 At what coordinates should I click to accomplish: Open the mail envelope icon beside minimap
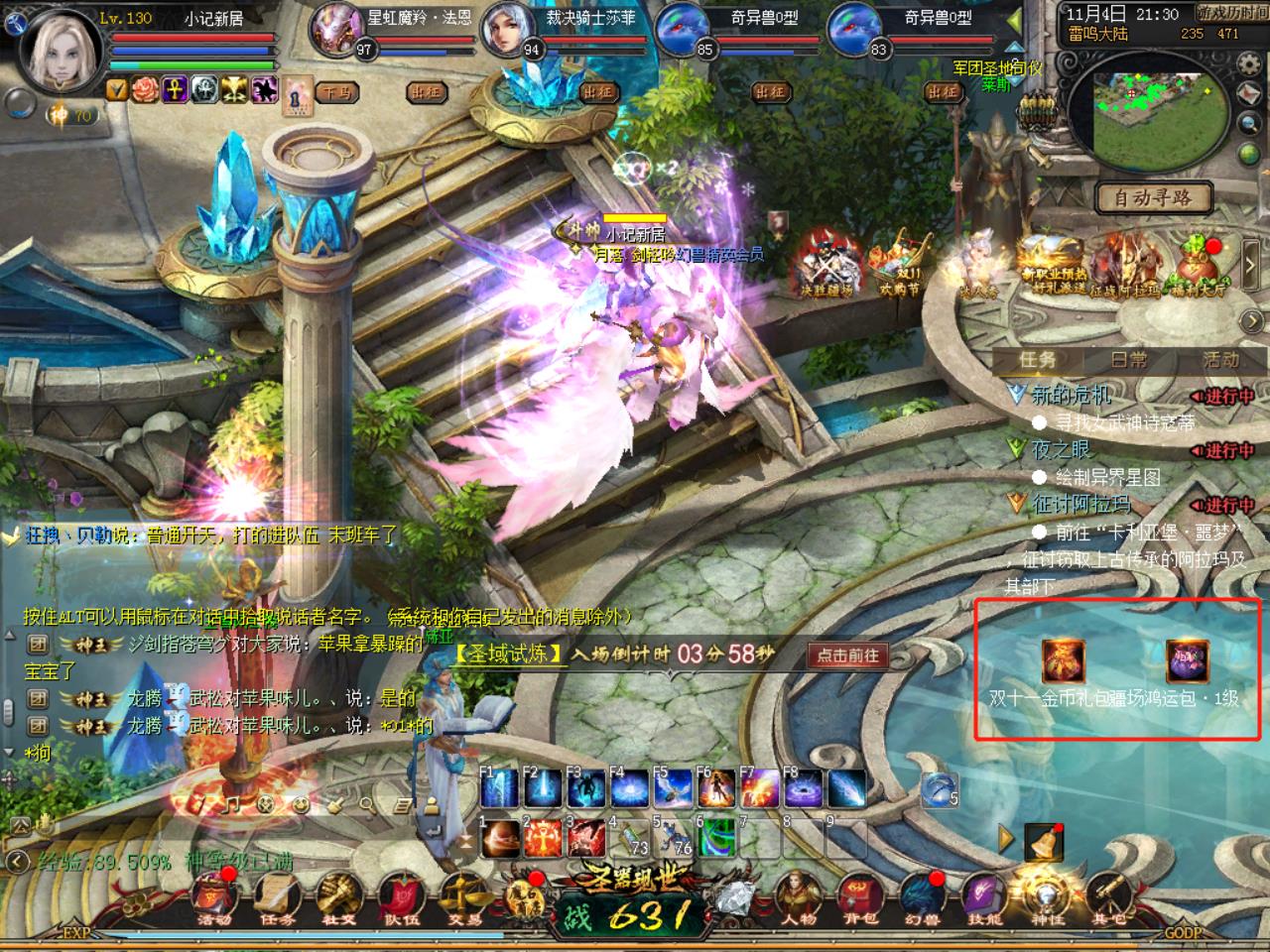1249,94
